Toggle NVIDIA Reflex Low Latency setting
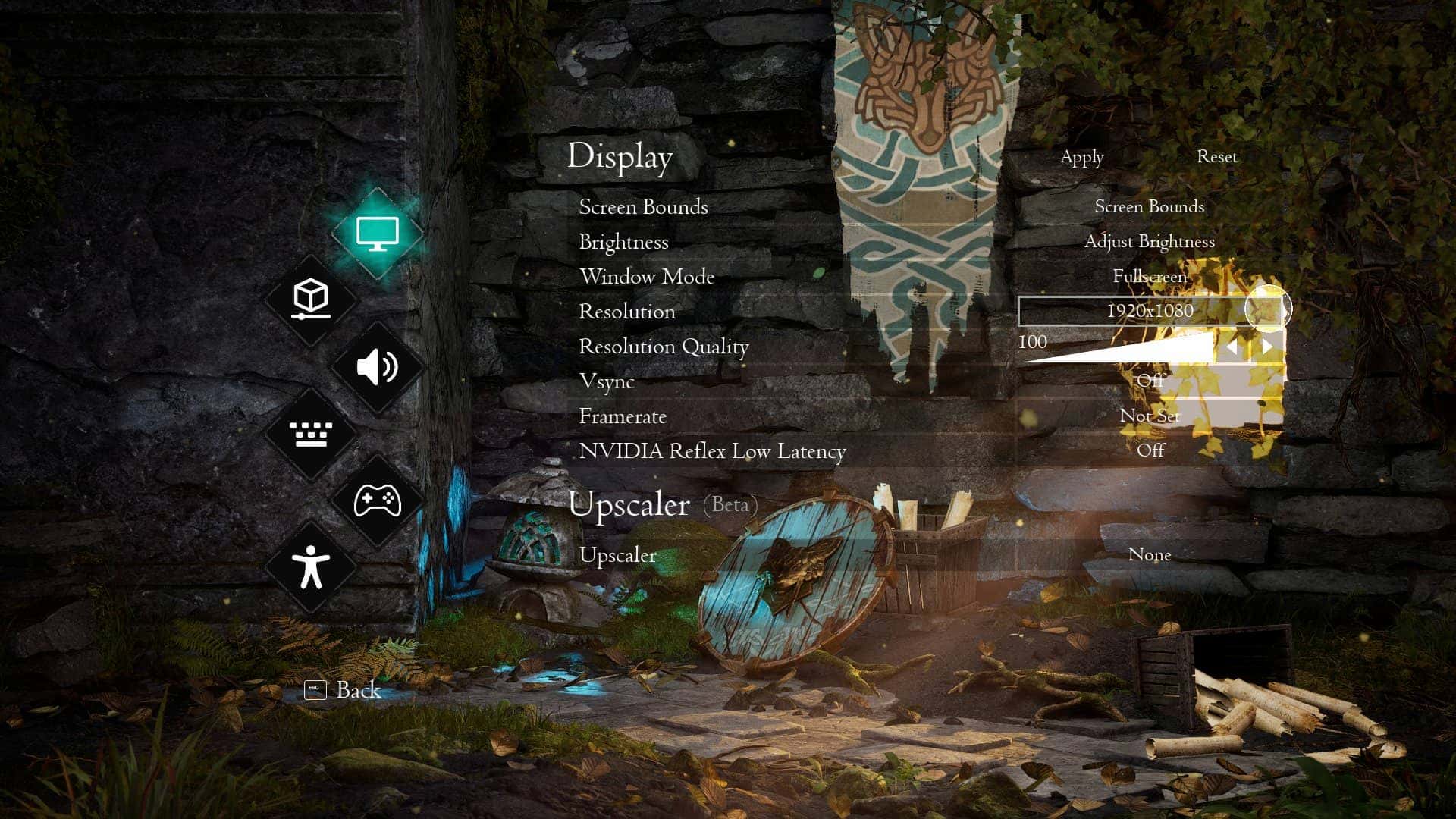 coord(1150,450)
